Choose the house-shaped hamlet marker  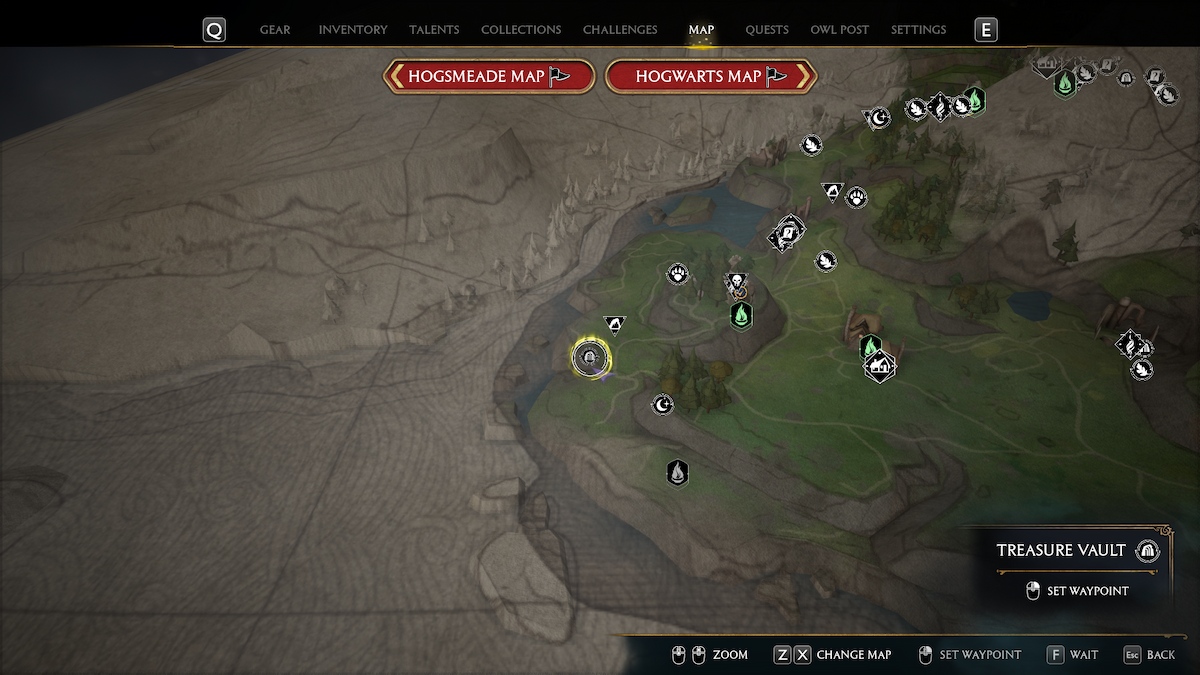(880, 367)
